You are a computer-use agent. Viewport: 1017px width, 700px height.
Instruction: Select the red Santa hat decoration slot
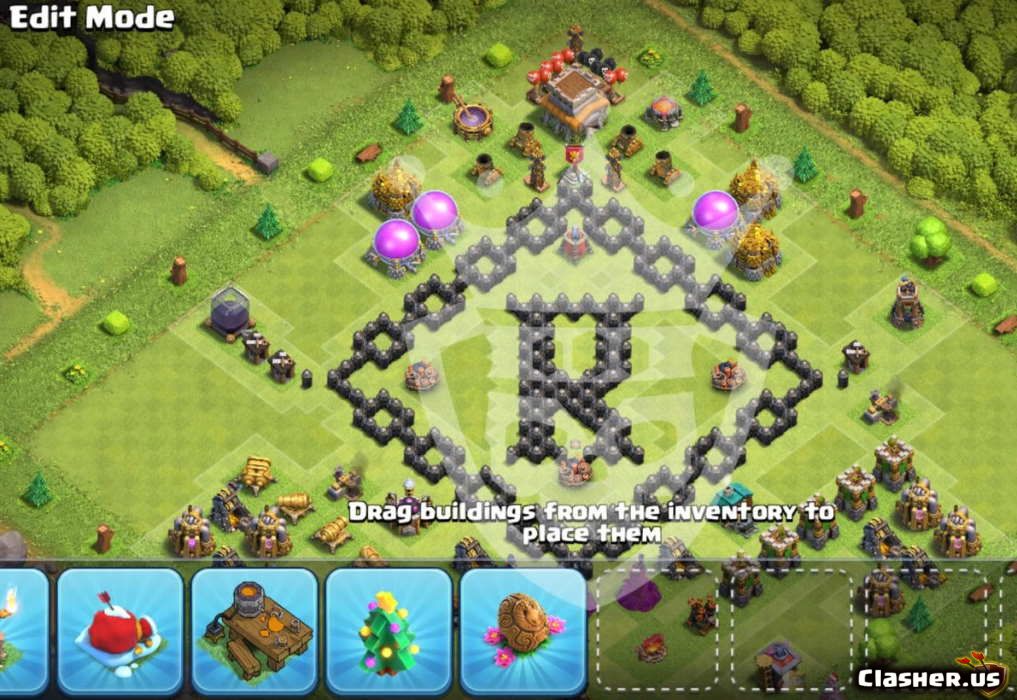coord(120,631)
